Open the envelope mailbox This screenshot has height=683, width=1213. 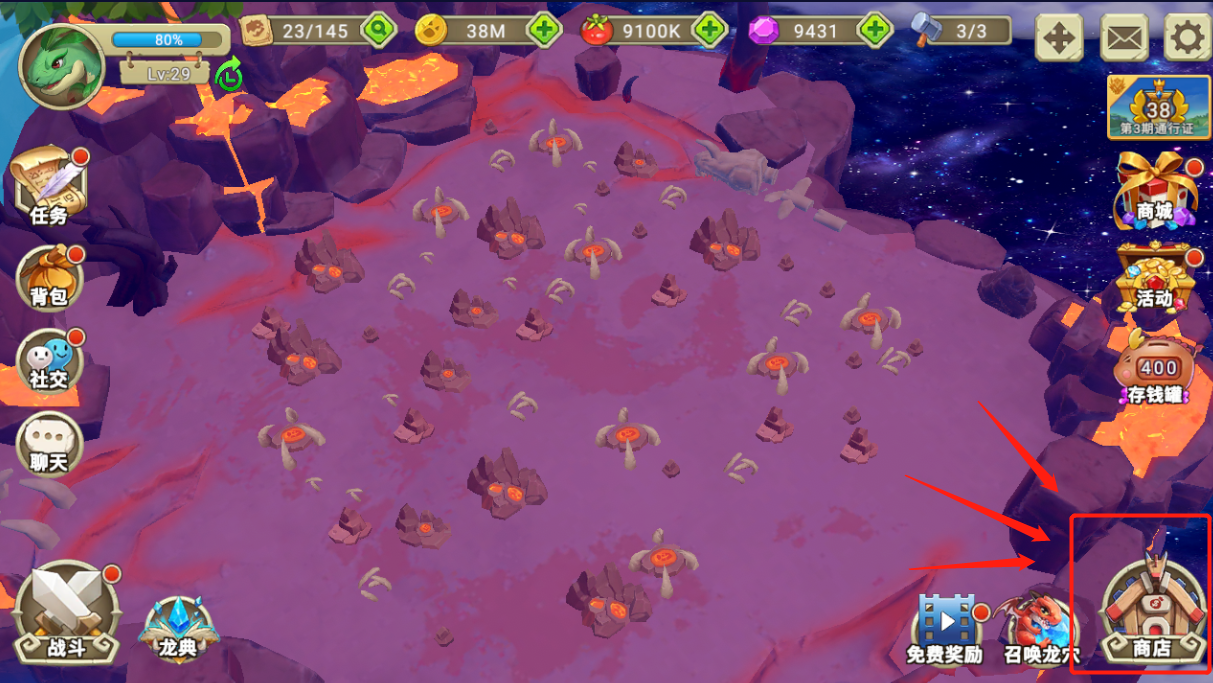1124,38
